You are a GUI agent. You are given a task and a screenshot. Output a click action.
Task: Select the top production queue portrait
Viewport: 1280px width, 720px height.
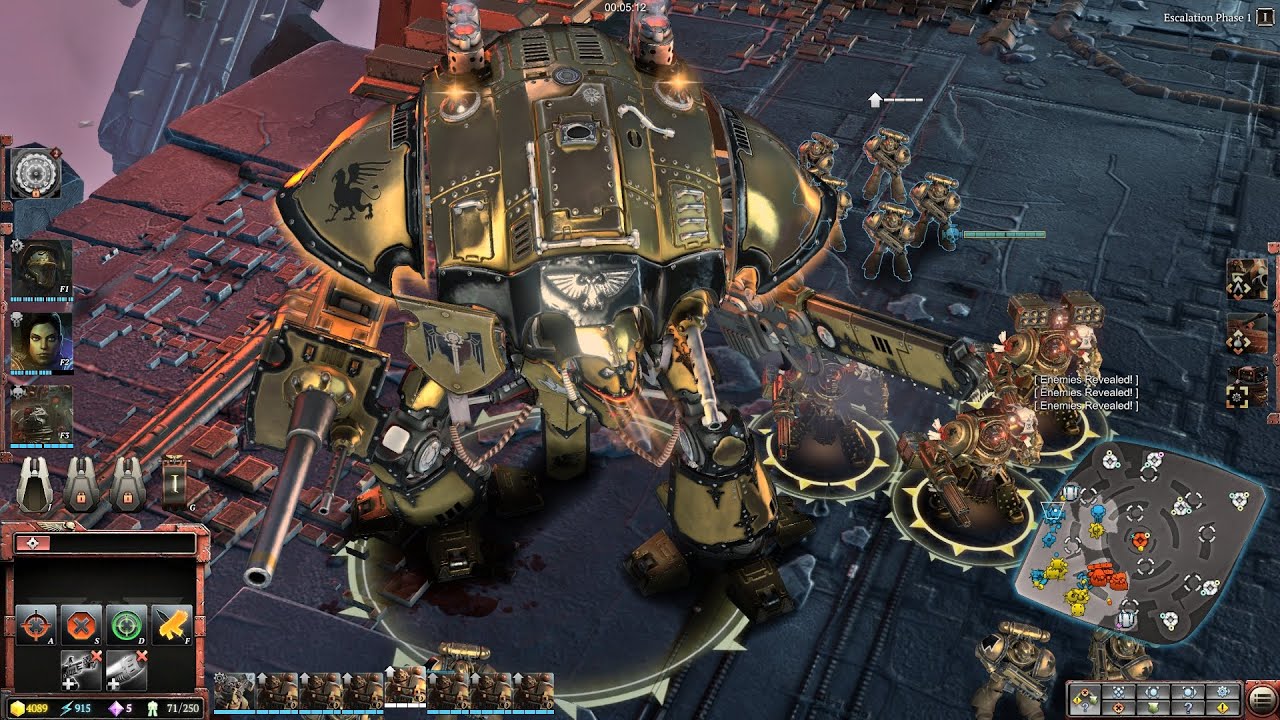tap(1248, 278)
